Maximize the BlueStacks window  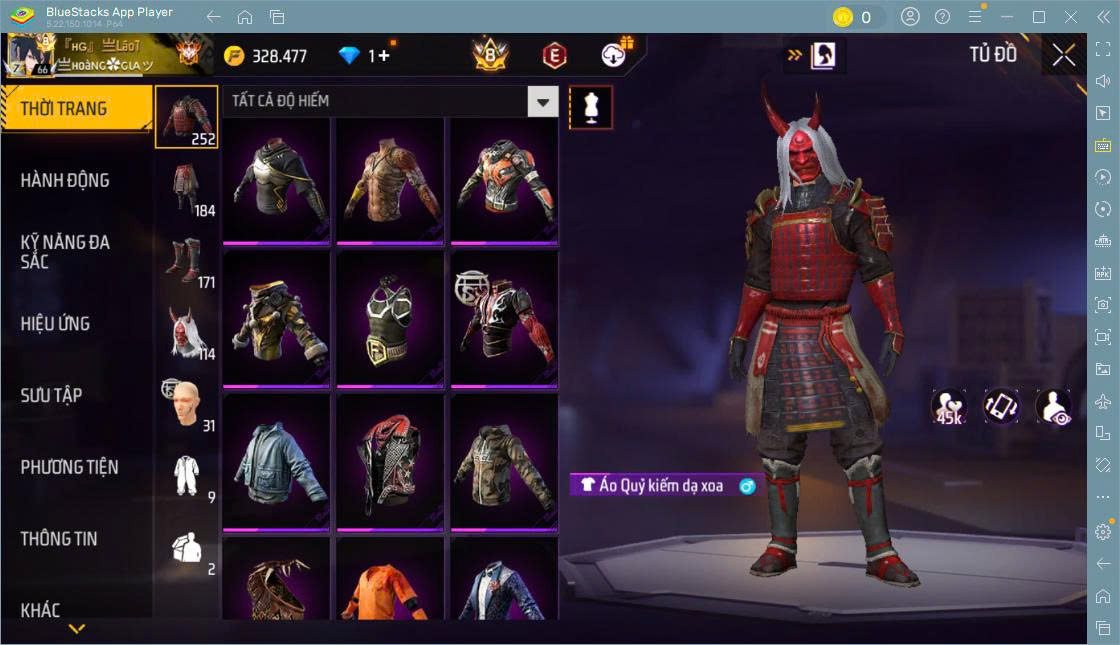pos(1039,17)
